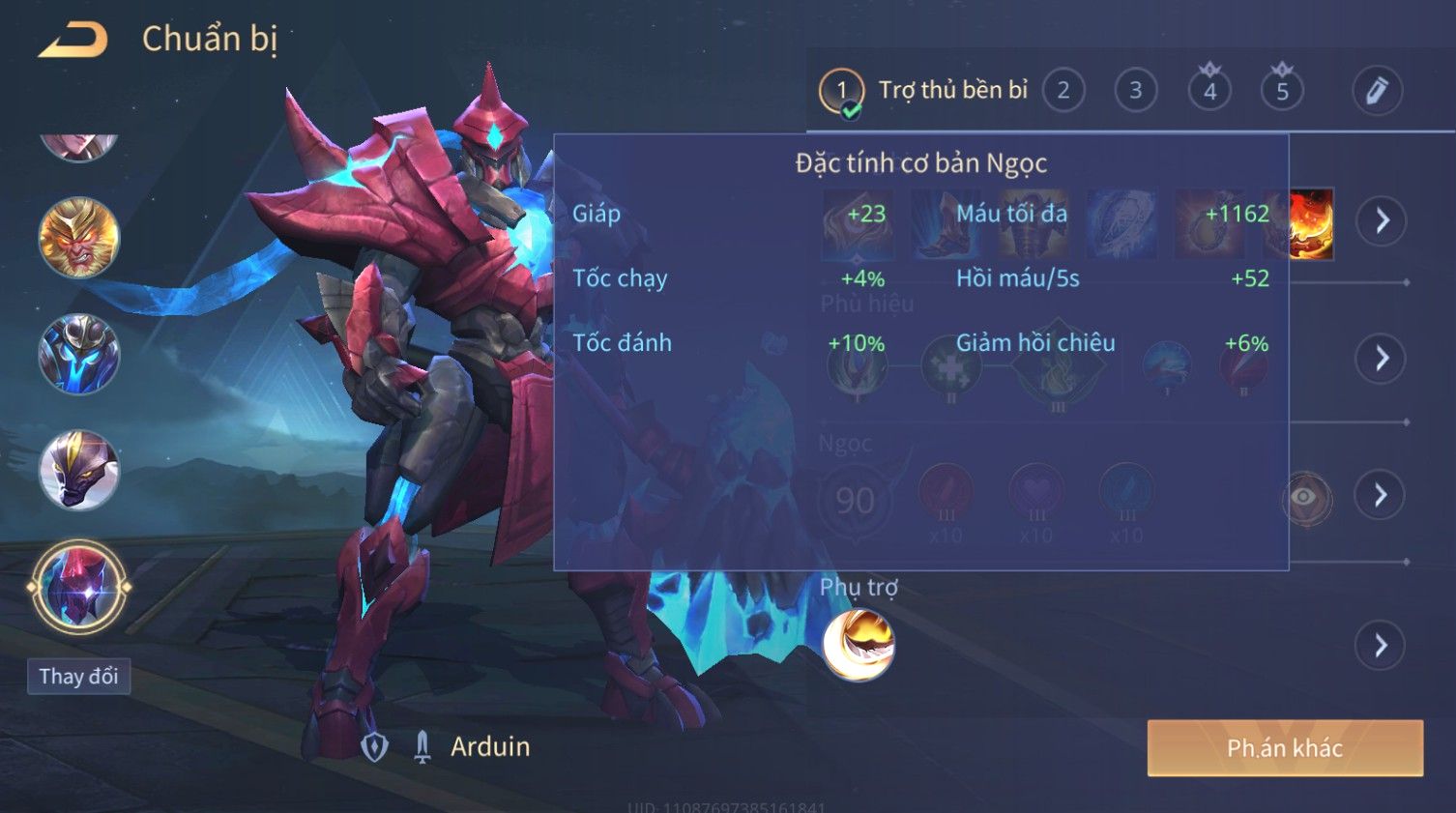Open the Phụ trợ talent spell icon
This screenshot has width=1456, height=813.
859,645
